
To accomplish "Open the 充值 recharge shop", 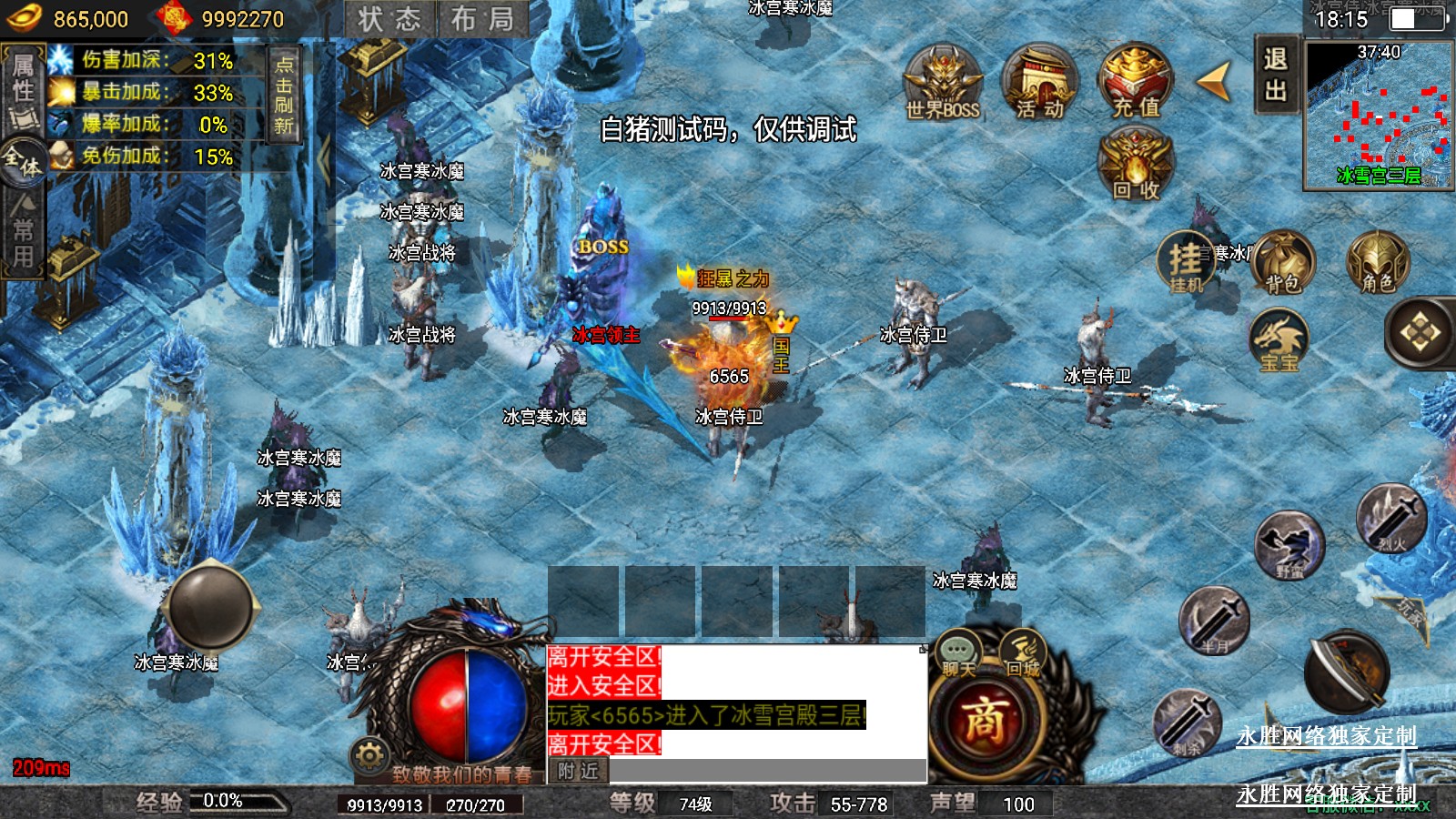I will click(1136, 84).
